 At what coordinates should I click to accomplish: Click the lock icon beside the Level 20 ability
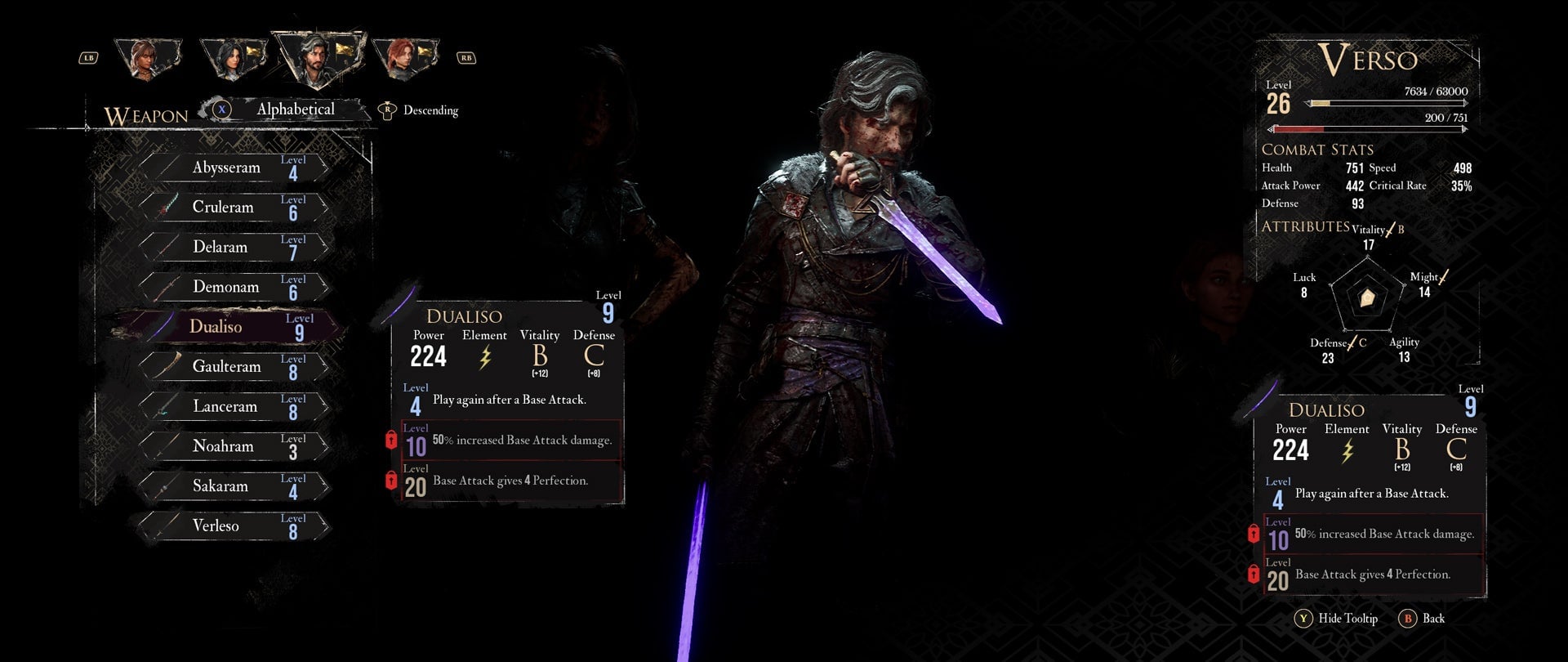(391, 479)
